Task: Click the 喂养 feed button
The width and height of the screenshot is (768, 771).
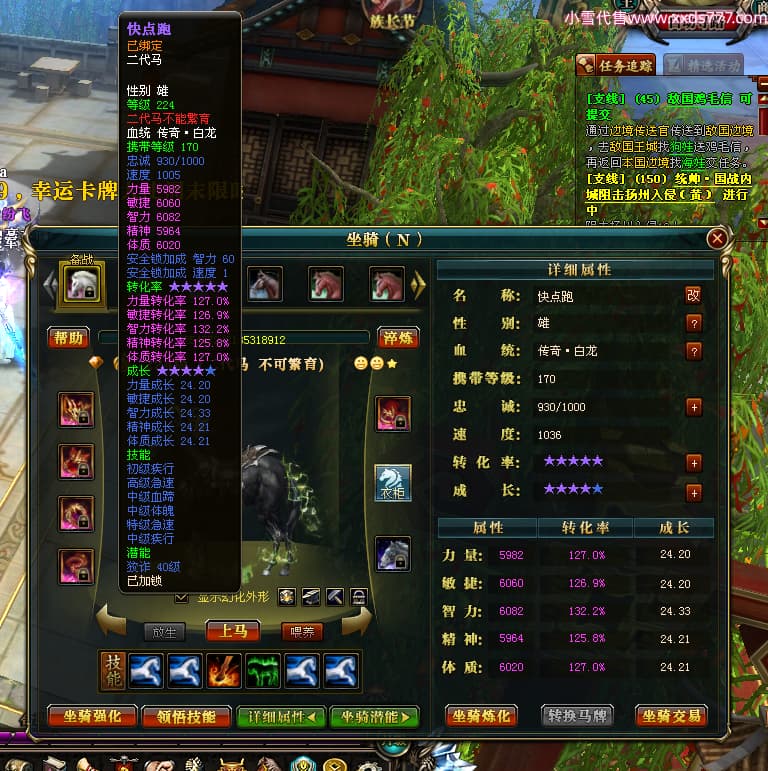Action: (301, 631)
